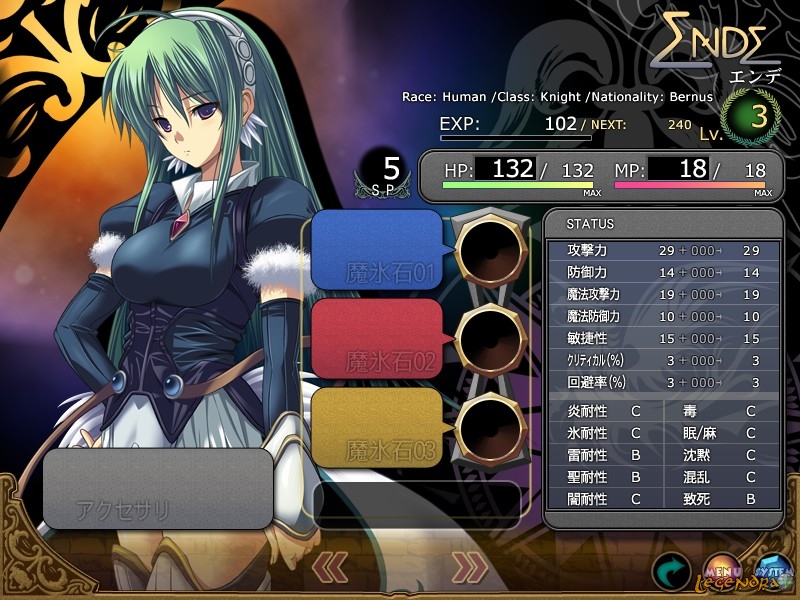Image resolution: width=800 pixels, height=600 pixels.
Task: Go to previous character with left double-arrow
Action: pos(331,567)
